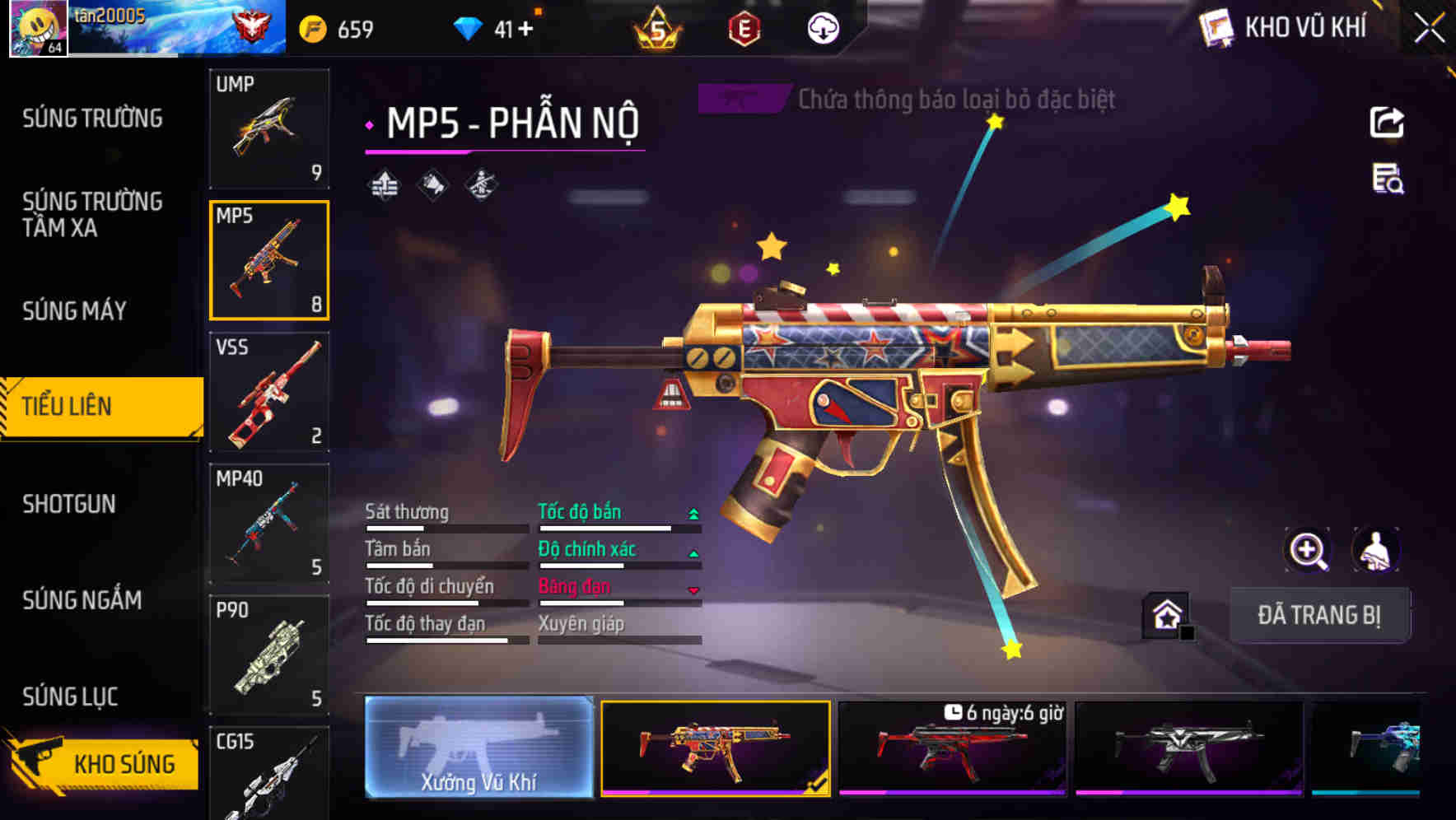Image resolution: width=1456 pixels, height=820 pixels.
Task: Open the Súng Lục category
Action: pyautogui.click(x=70, y=697)
